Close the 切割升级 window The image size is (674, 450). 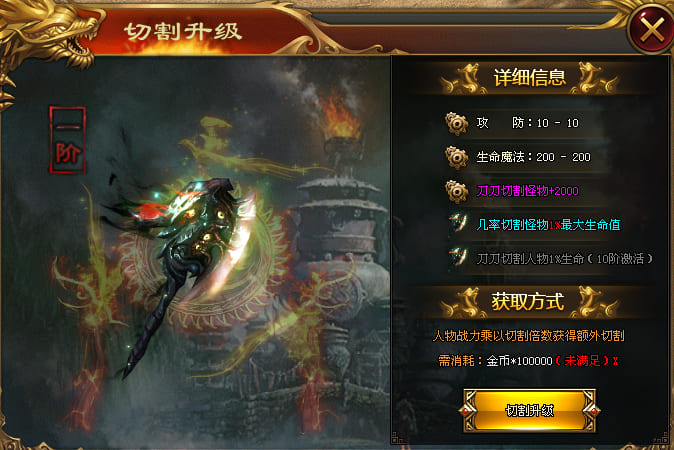tap(651, 30)
